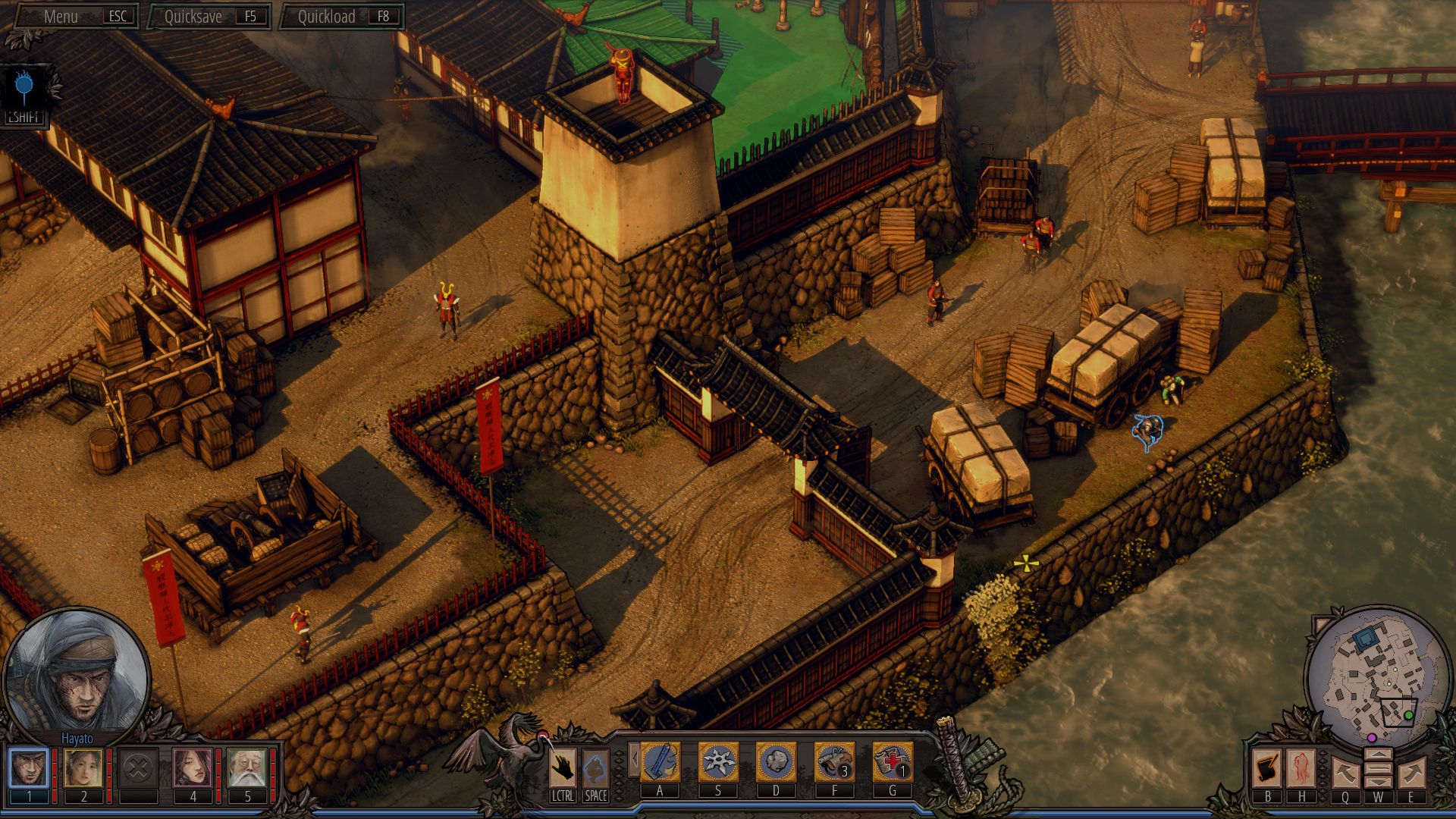Equip the matchlock pistol with 3 shots
This screenshot has width=1456, height=819.
coord(834,761)
